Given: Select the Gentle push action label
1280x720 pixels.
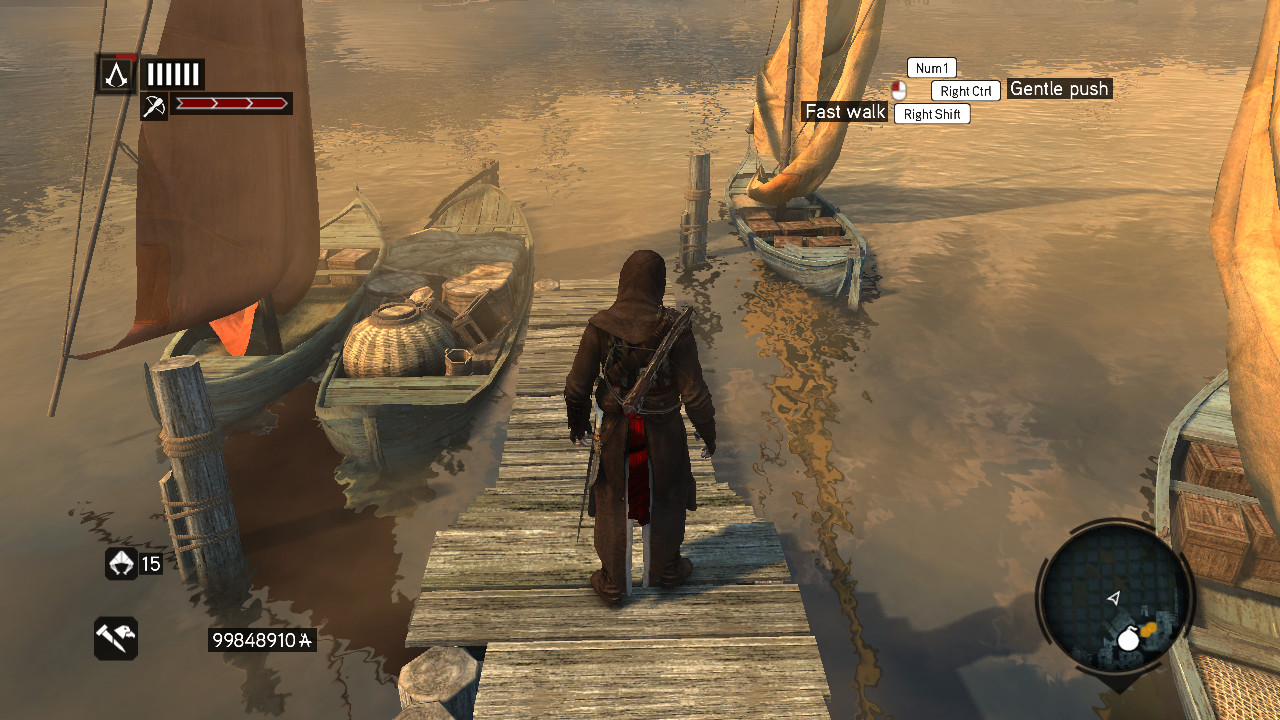Looking at the screenshot, I should point(1058,88).
